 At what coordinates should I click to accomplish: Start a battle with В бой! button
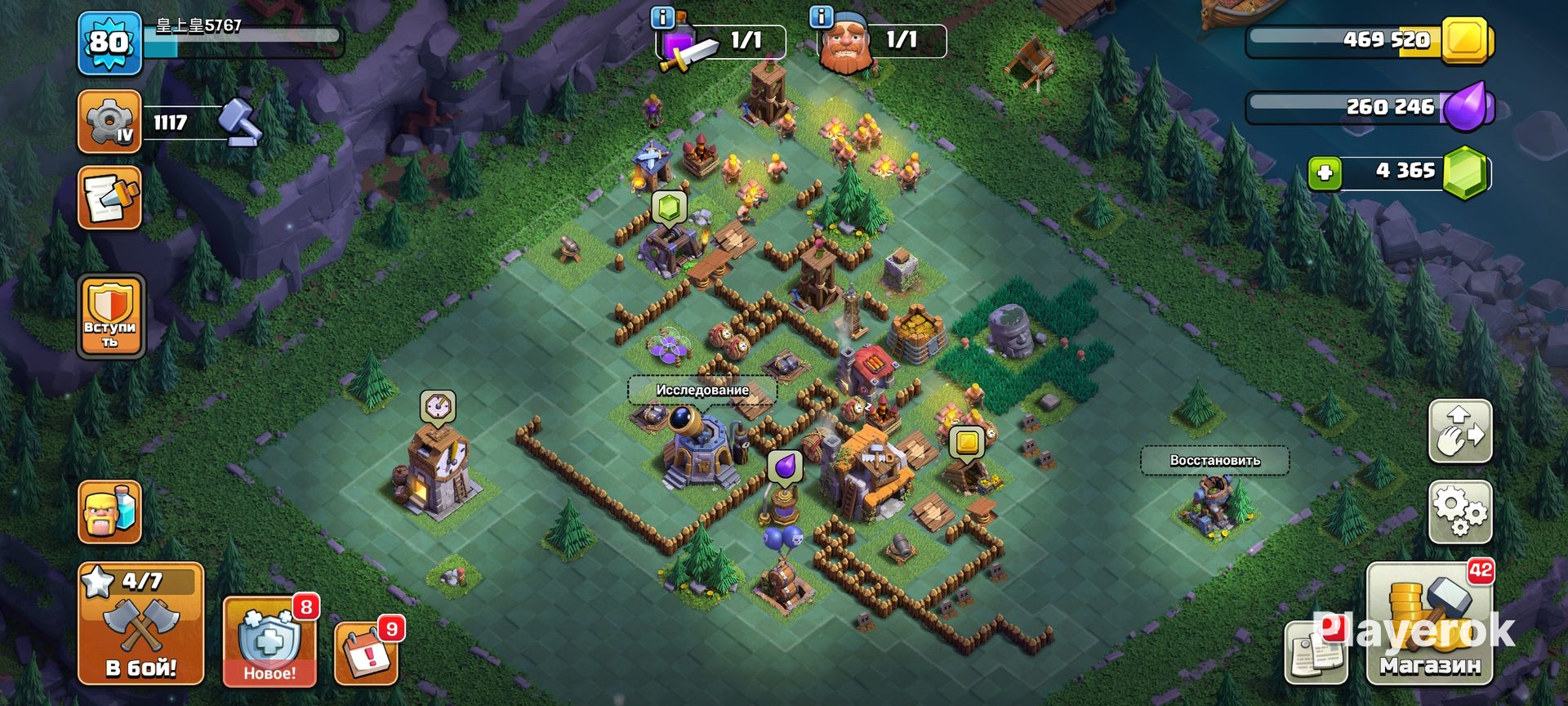pos(140,623)
